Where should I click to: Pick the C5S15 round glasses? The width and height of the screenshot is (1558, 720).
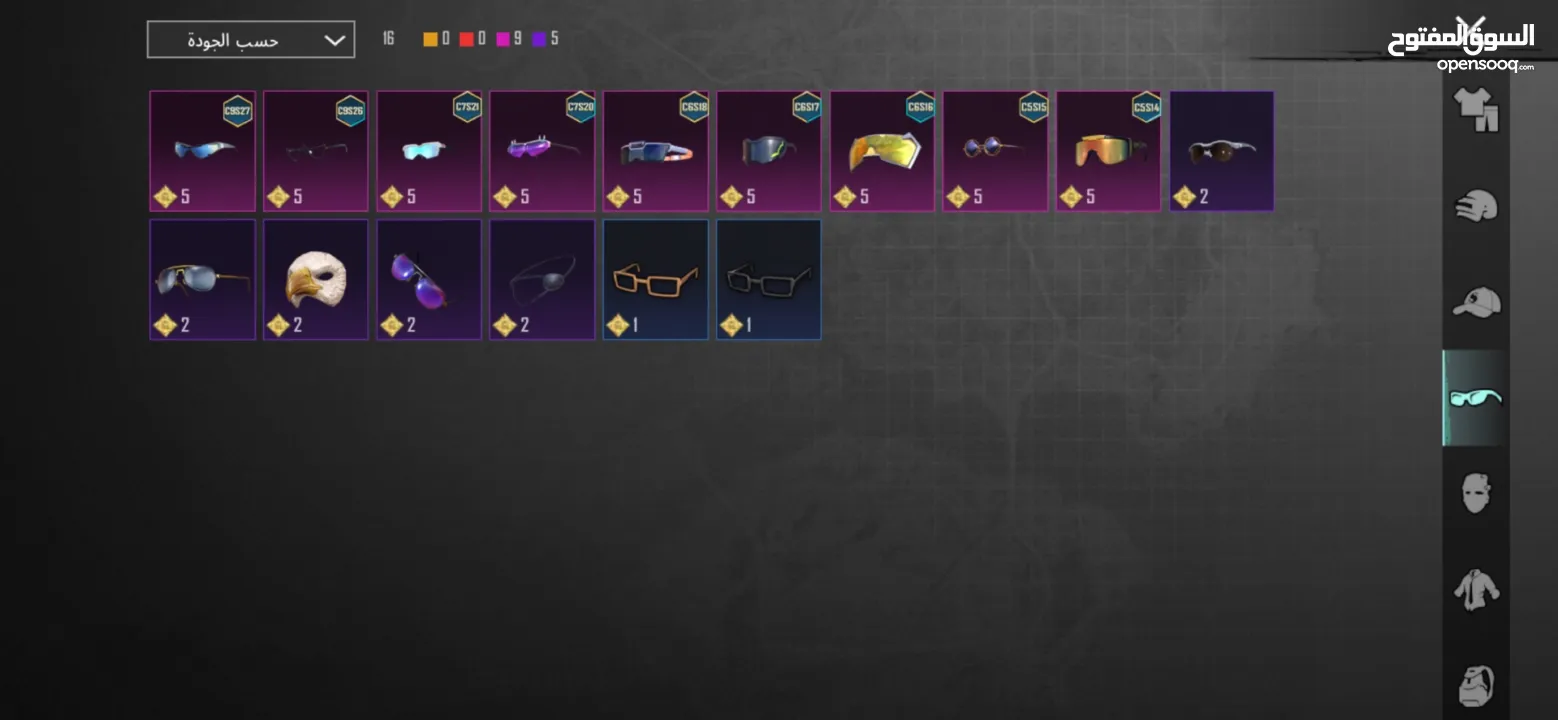pyautogui.click(x=995, y=151)
